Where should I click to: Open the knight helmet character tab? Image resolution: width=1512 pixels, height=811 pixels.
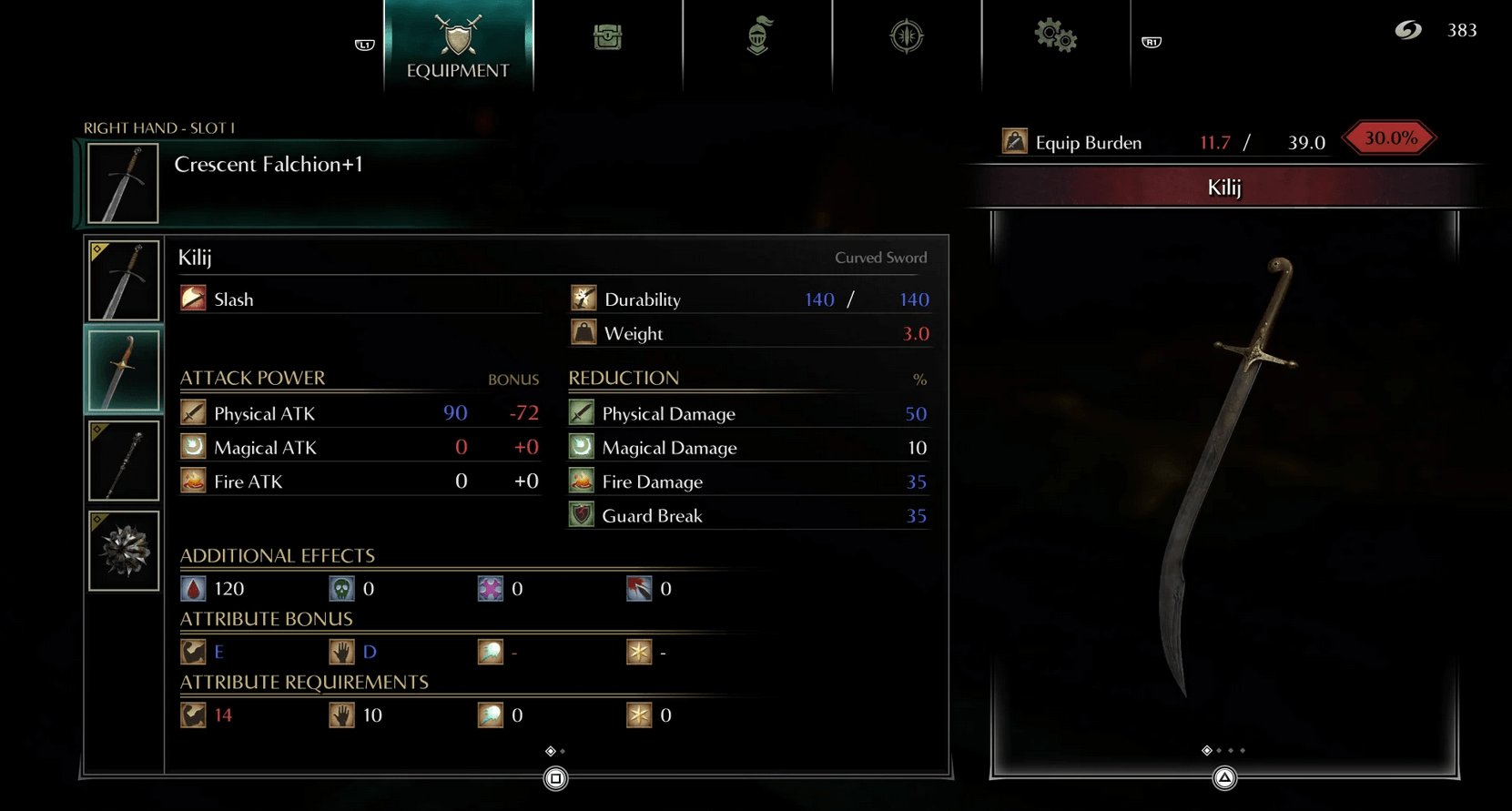[x=757, y=36]
